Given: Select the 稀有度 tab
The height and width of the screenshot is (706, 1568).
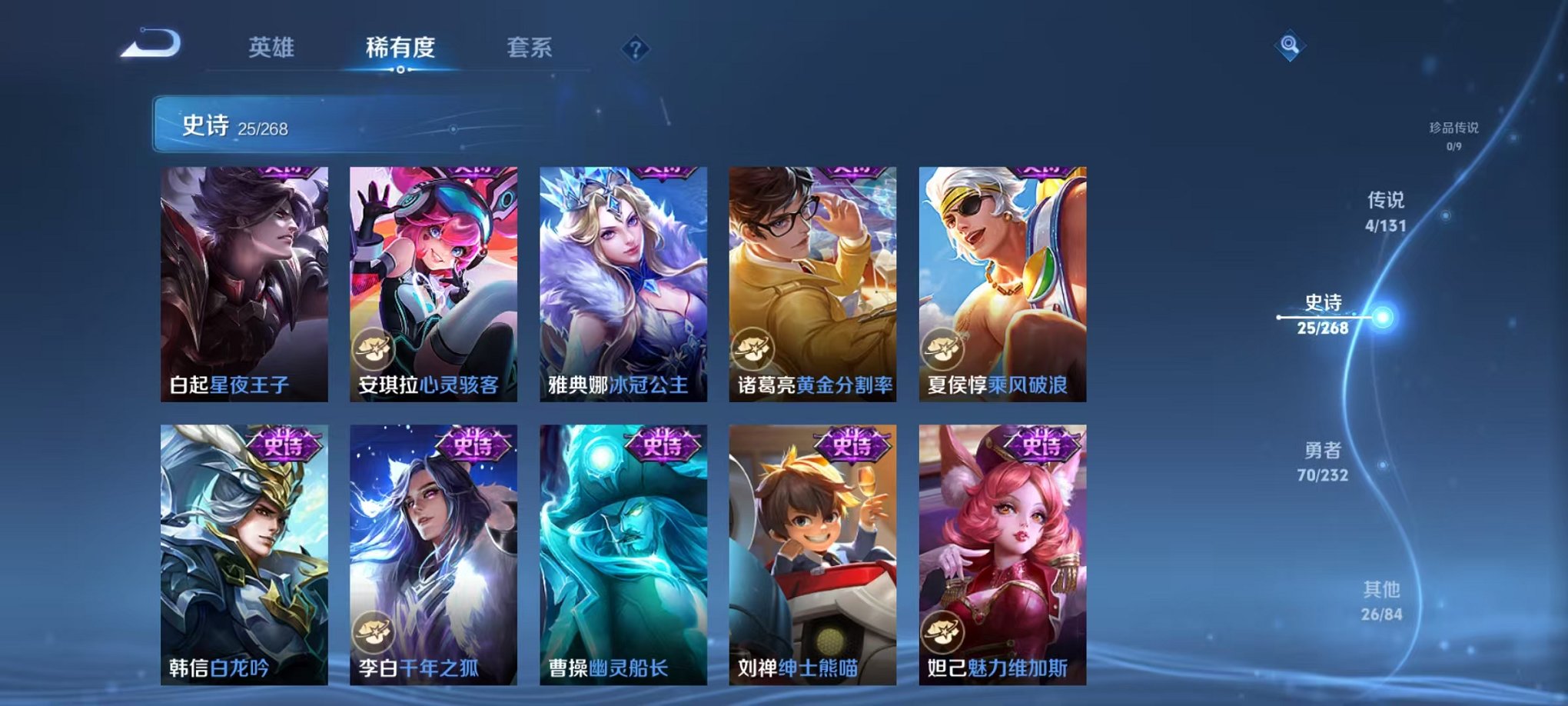Looking at the screenshot, I should pyautogui.click(x=399, y=48).
